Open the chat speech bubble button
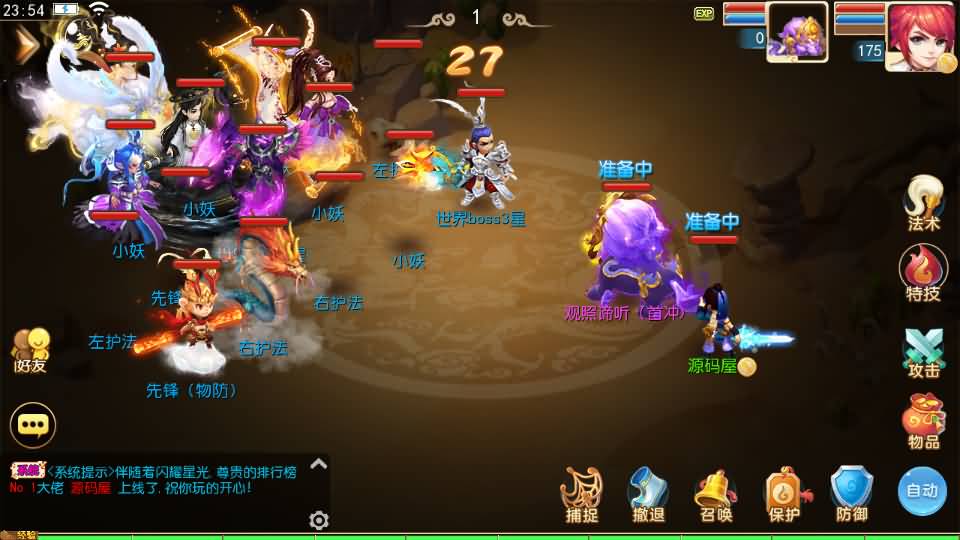Viewport: 960px width, 540px height. (x=33, y=425)
